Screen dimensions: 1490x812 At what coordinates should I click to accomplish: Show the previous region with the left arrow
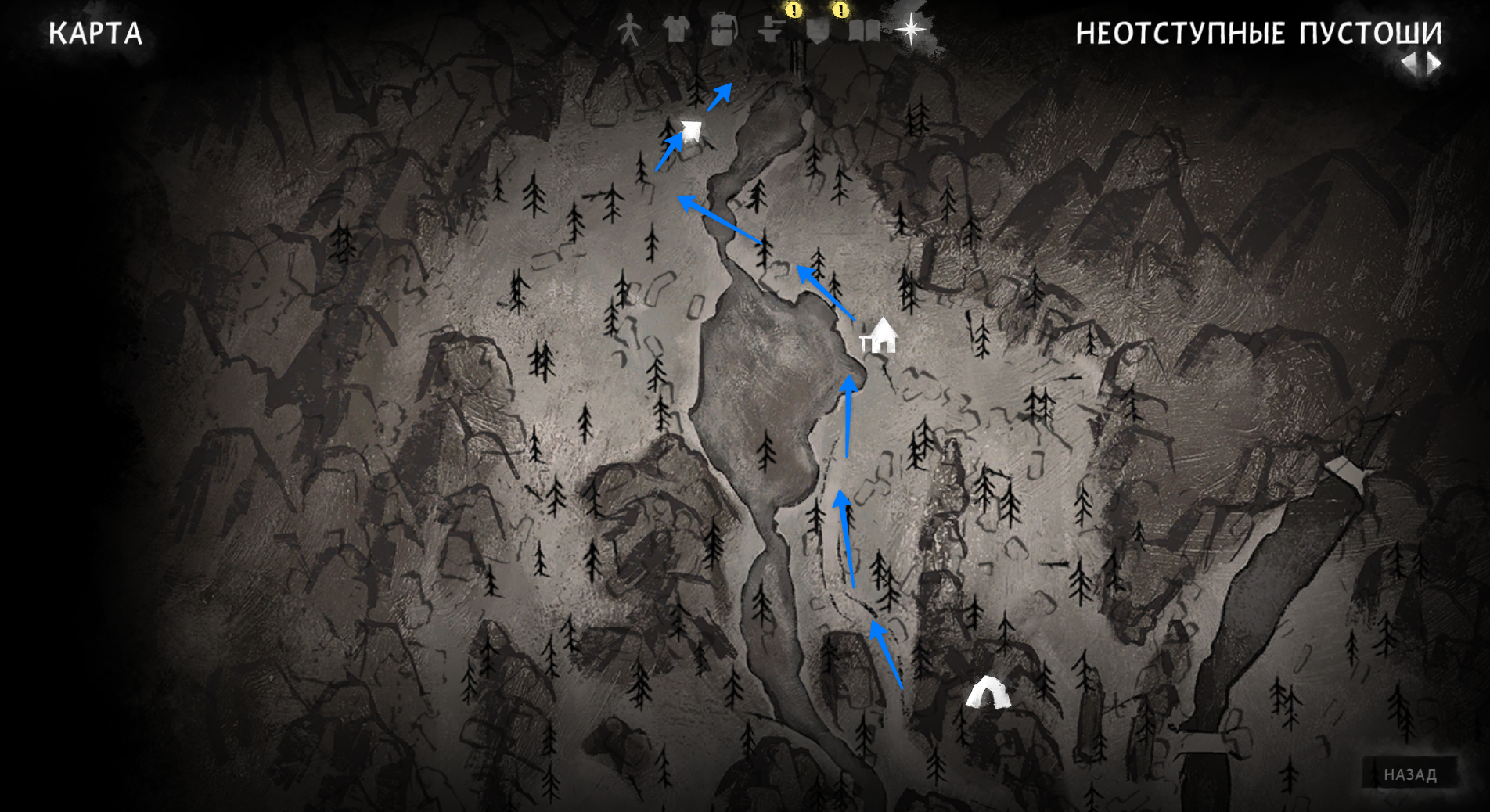[x=1409, y=63]
